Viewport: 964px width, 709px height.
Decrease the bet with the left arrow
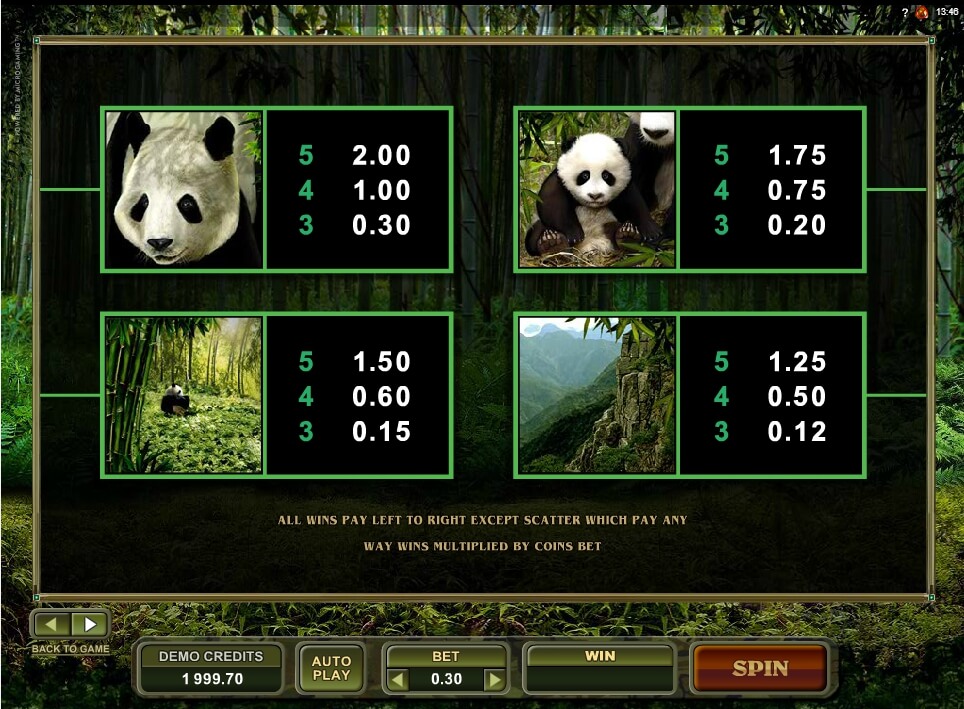tap(398, 680)
